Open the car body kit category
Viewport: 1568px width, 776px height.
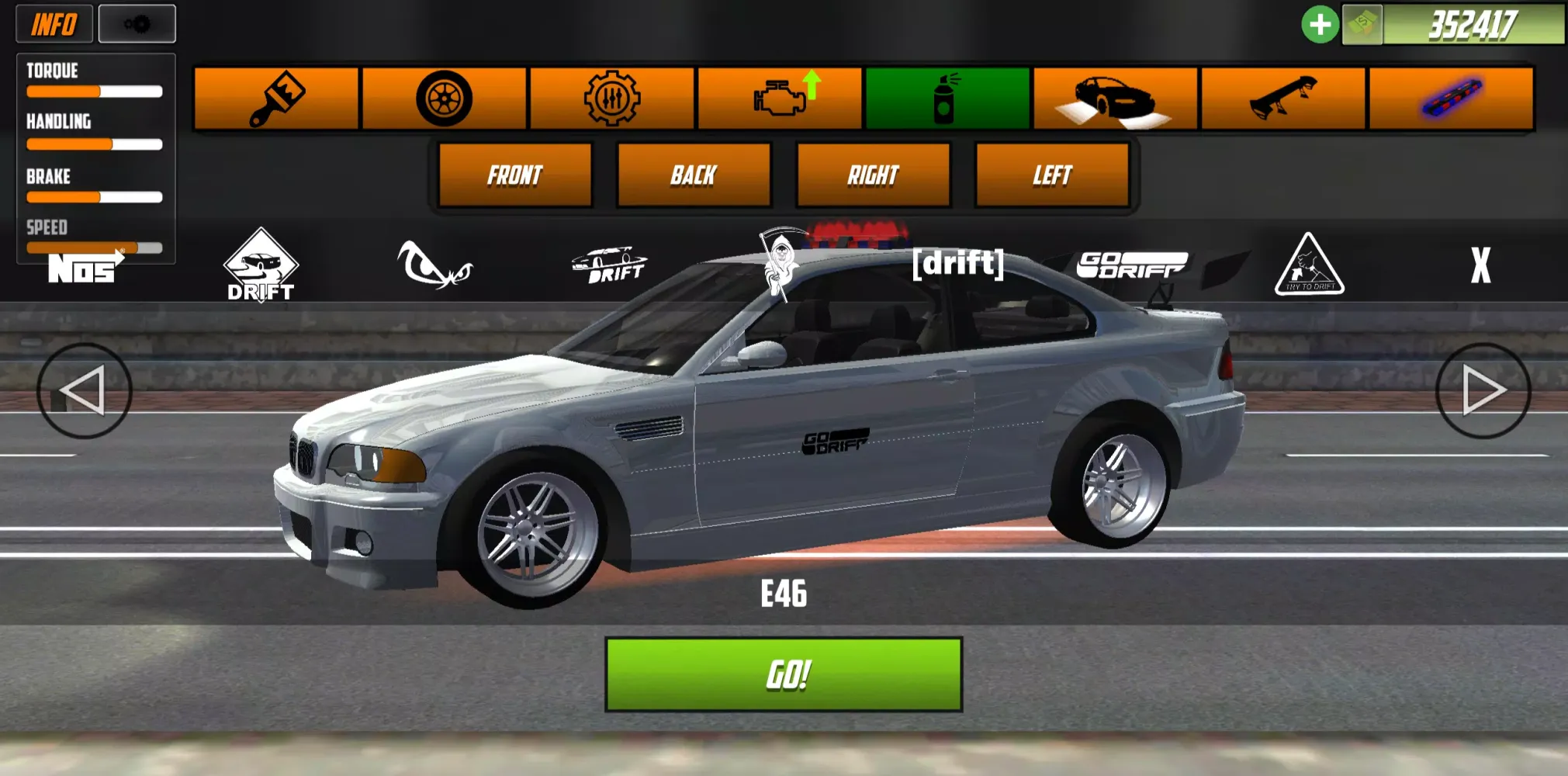pos(1116,99)
